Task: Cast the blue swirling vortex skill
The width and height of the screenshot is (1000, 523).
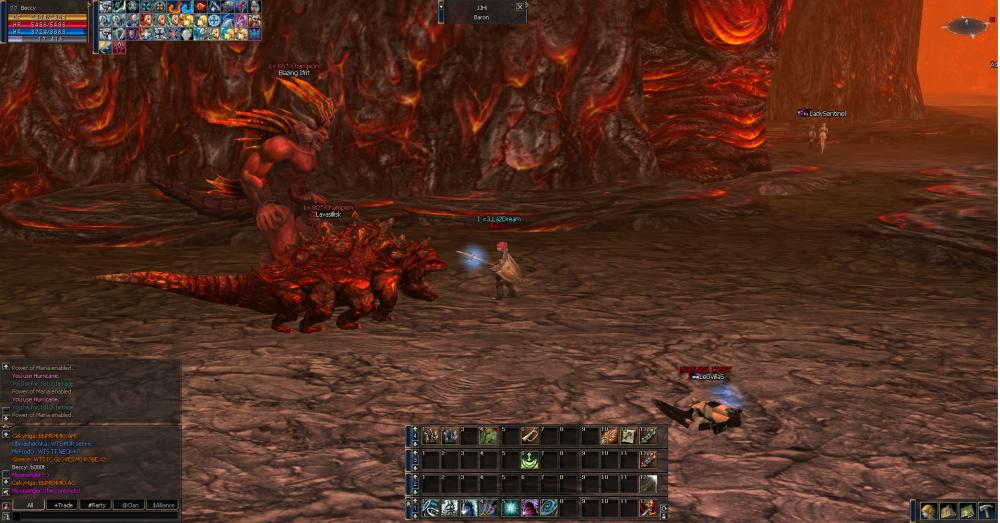Action: coord(549,508)
